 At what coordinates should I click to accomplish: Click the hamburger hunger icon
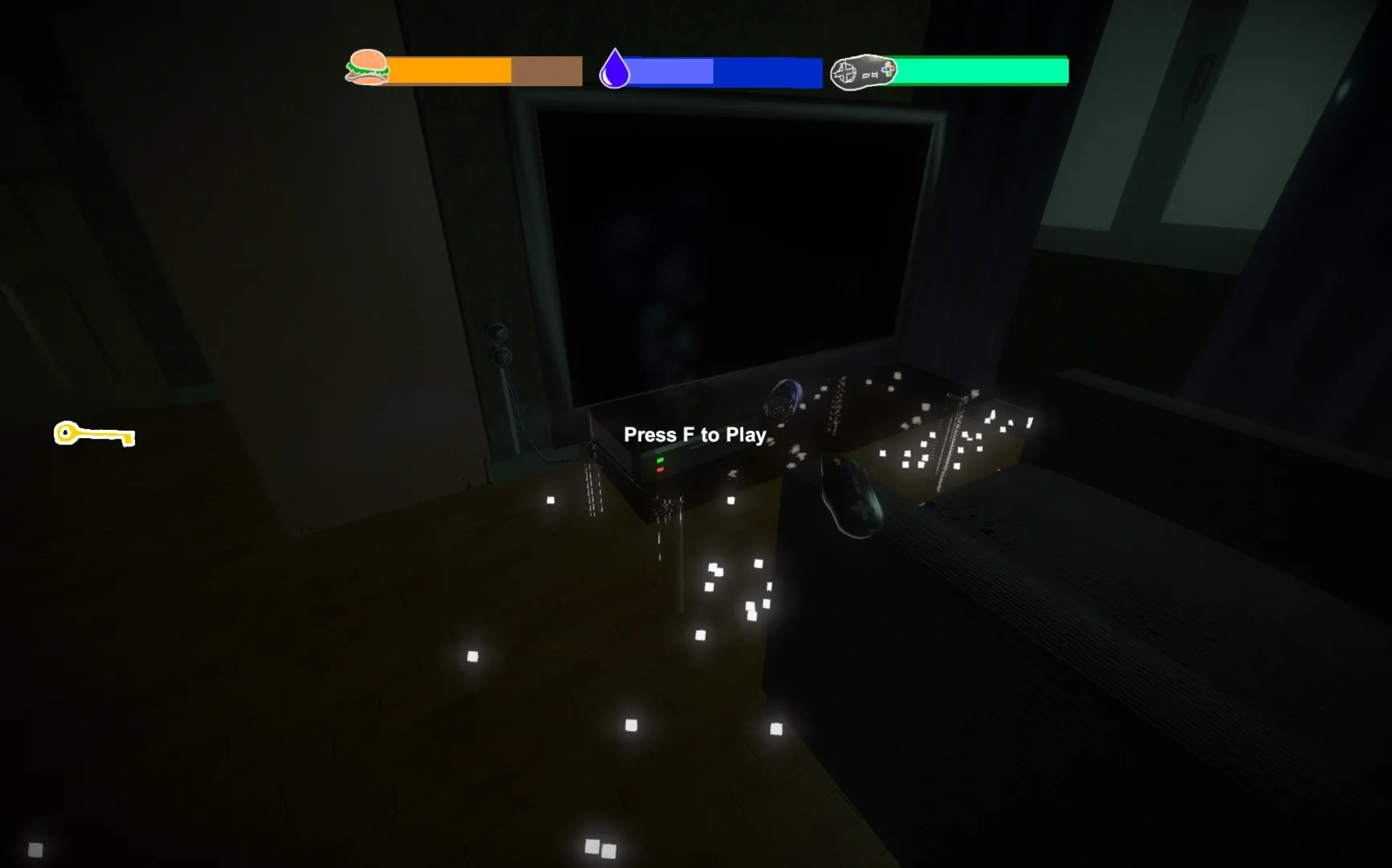(366, 68)
